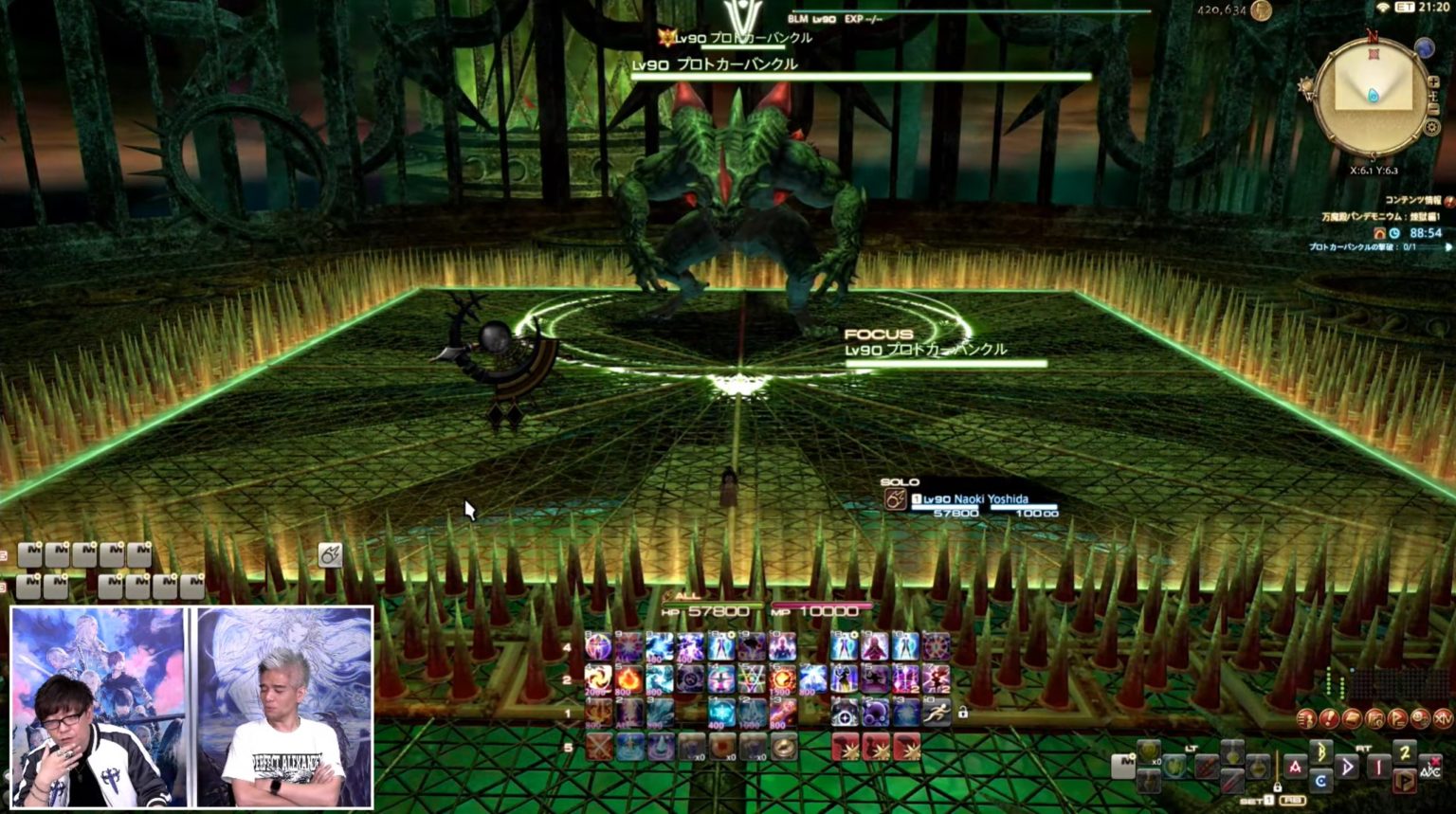Select the SET1 cross hotbar tab
Viewport: 1456px width, 814px height.
tap(1257, 800)
